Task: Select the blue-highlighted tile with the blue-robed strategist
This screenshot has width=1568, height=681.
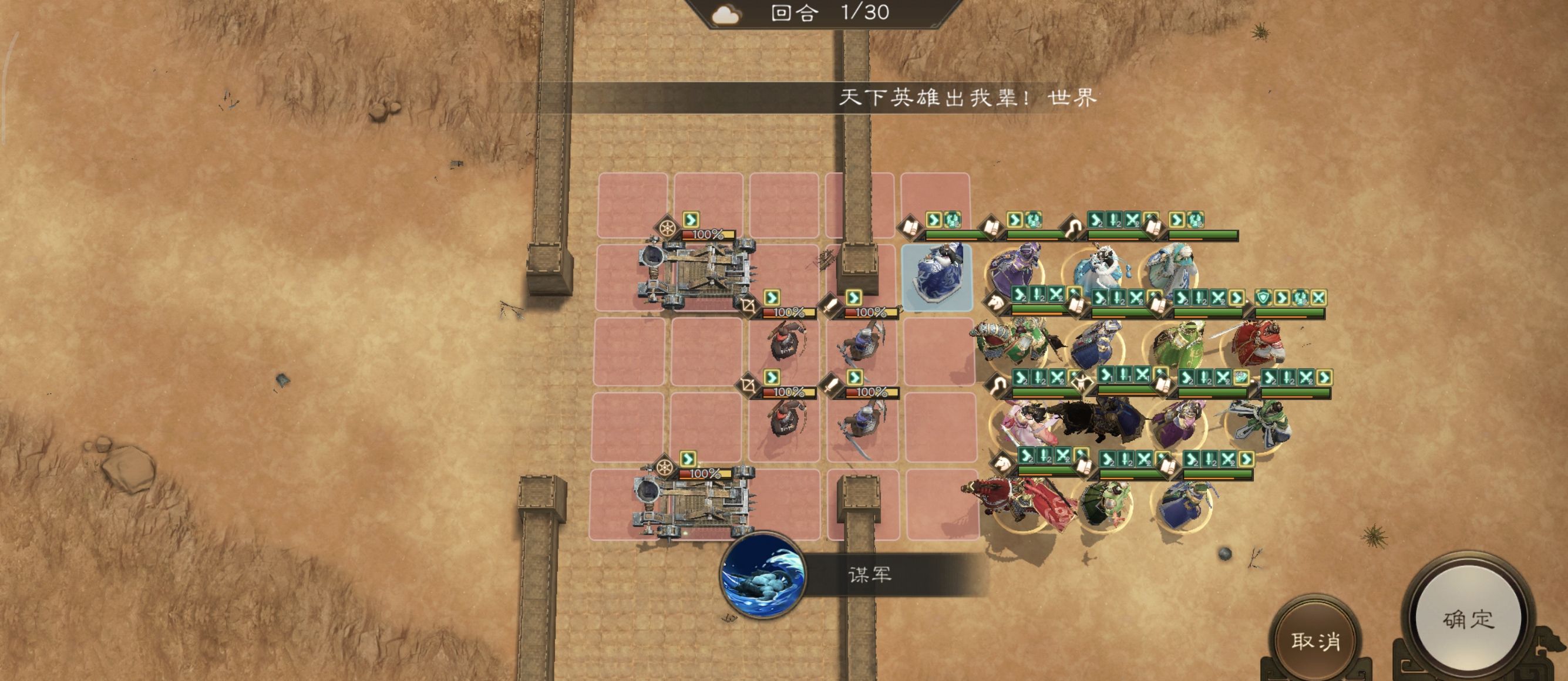Action: (936, 278)
